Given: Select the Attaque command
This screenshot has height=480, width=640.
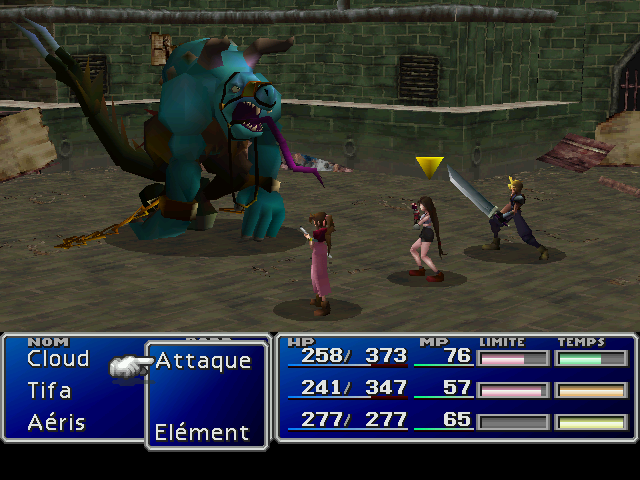Looking at the screenshot, I should click(x=203, y=361).
